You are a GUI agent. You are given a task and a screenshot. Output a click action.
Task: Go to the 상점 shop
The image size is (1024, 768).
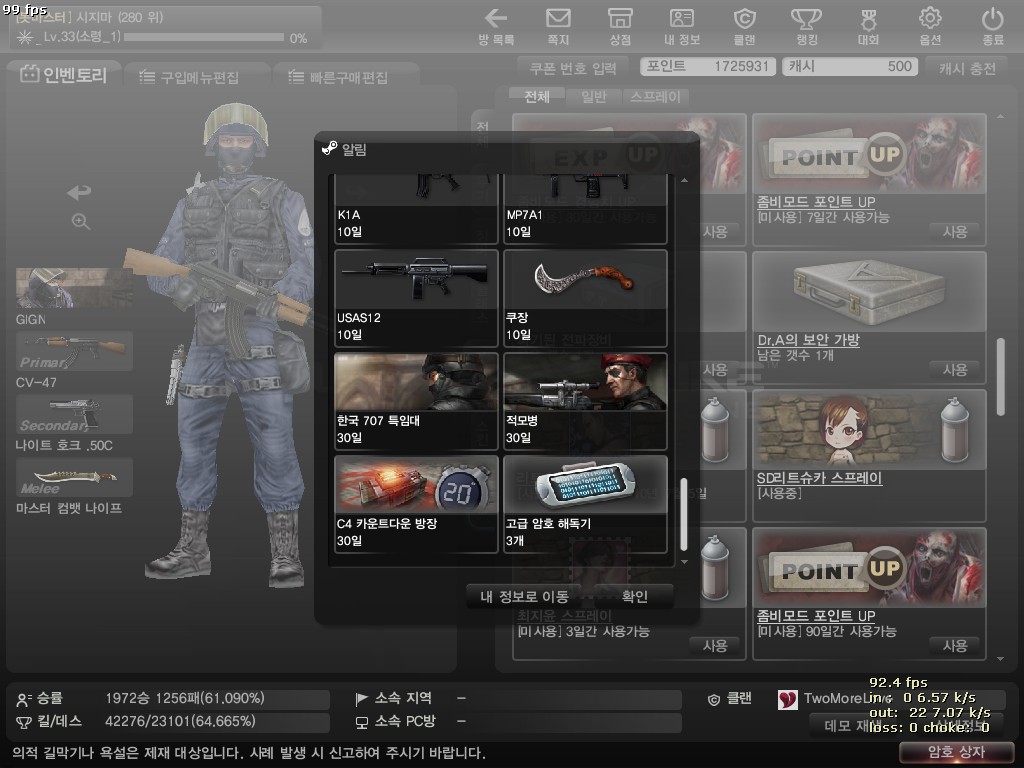click(620, 26)
